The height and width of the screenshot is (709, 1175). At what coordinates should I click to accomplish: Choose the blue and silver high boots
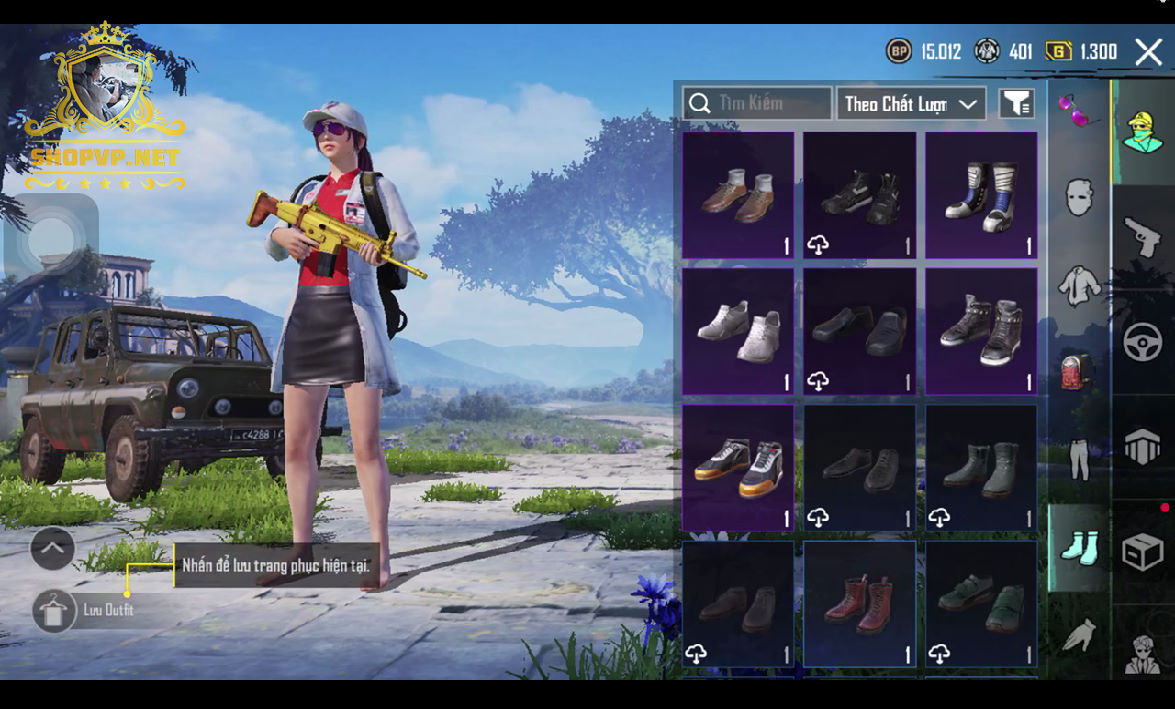click(x=981, y=195)
